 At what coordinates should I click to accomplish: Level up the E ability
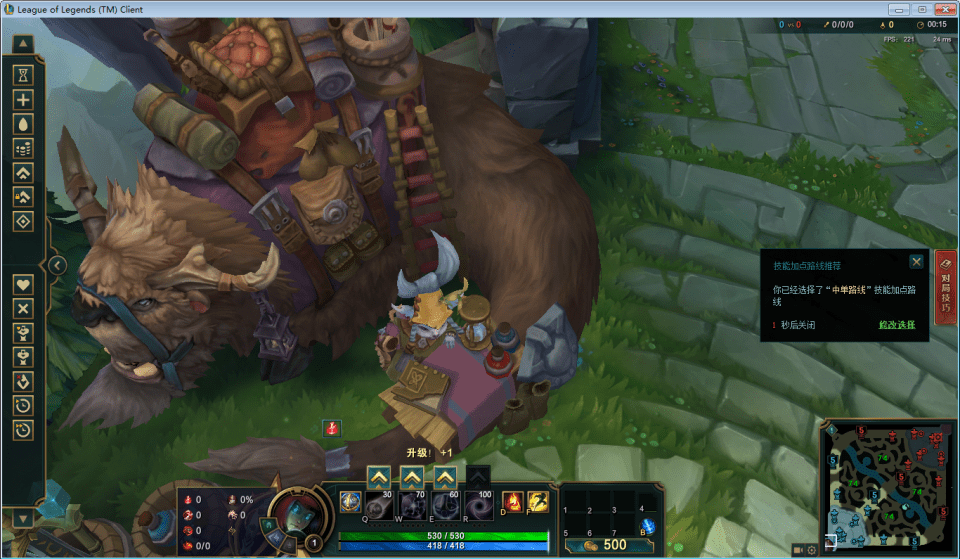[445, 476]
